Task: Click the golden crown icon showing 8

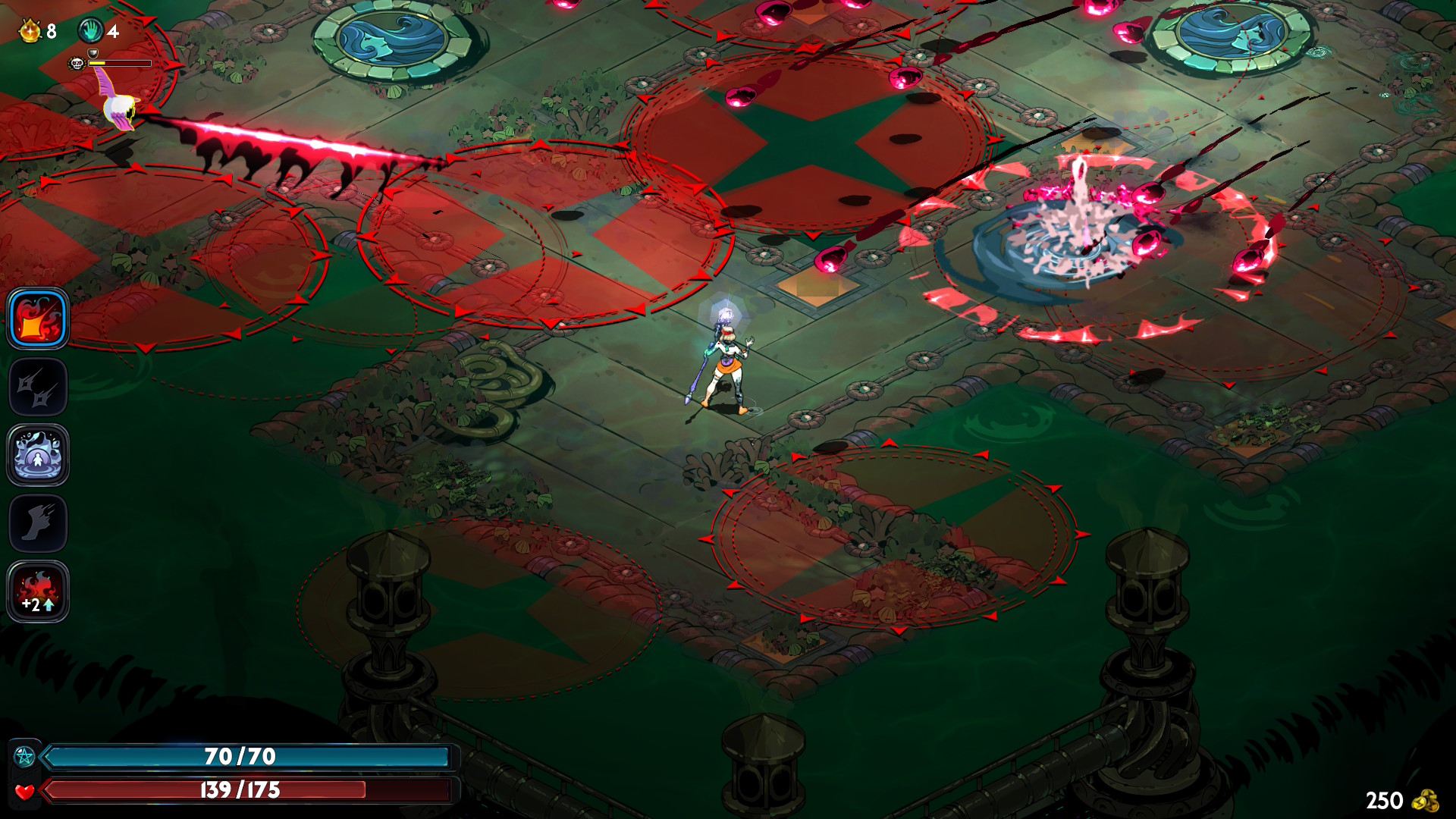Action: point(30,31)
